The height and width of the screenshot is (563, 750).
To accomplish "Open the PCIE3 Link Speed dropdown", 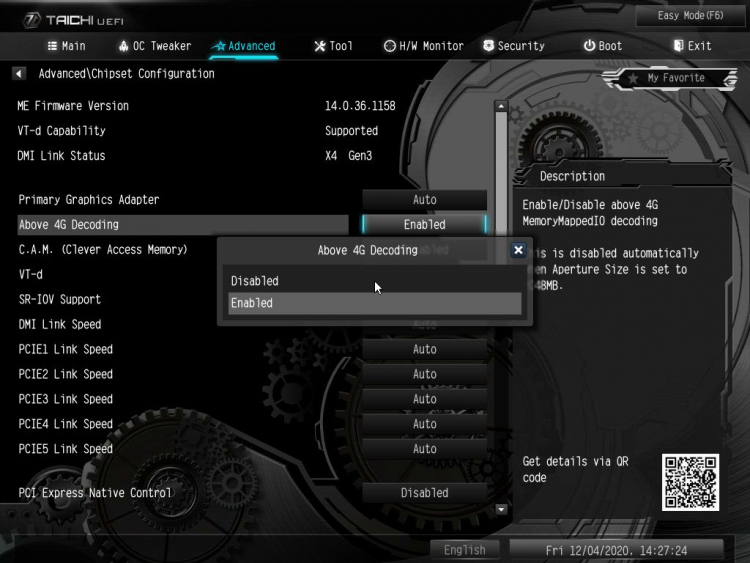I will pyautogui.click(x=424, y=399).
